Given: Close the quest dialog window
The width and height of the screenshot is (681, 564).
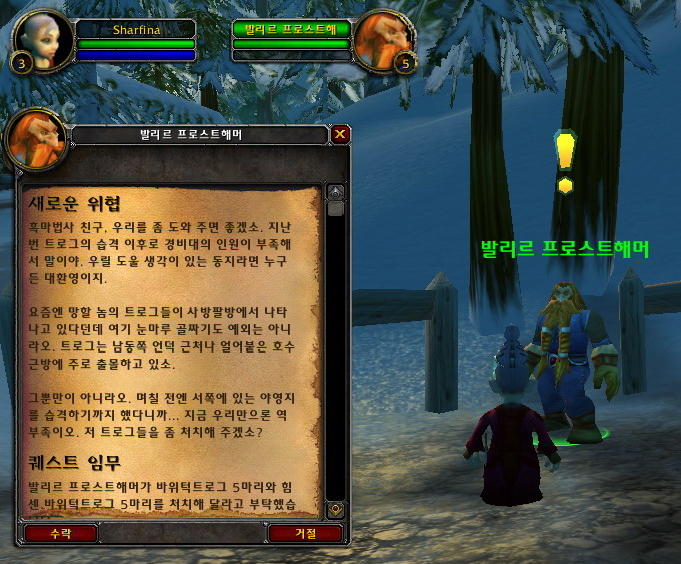Looking at the screenshot, I should point(340,133).
